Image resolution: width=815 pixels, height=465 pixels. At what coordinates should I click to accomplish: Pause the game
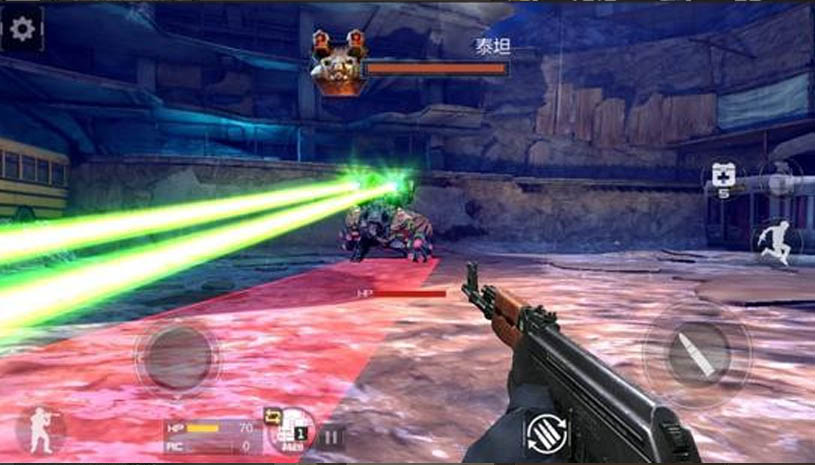[x=332, y=436]
